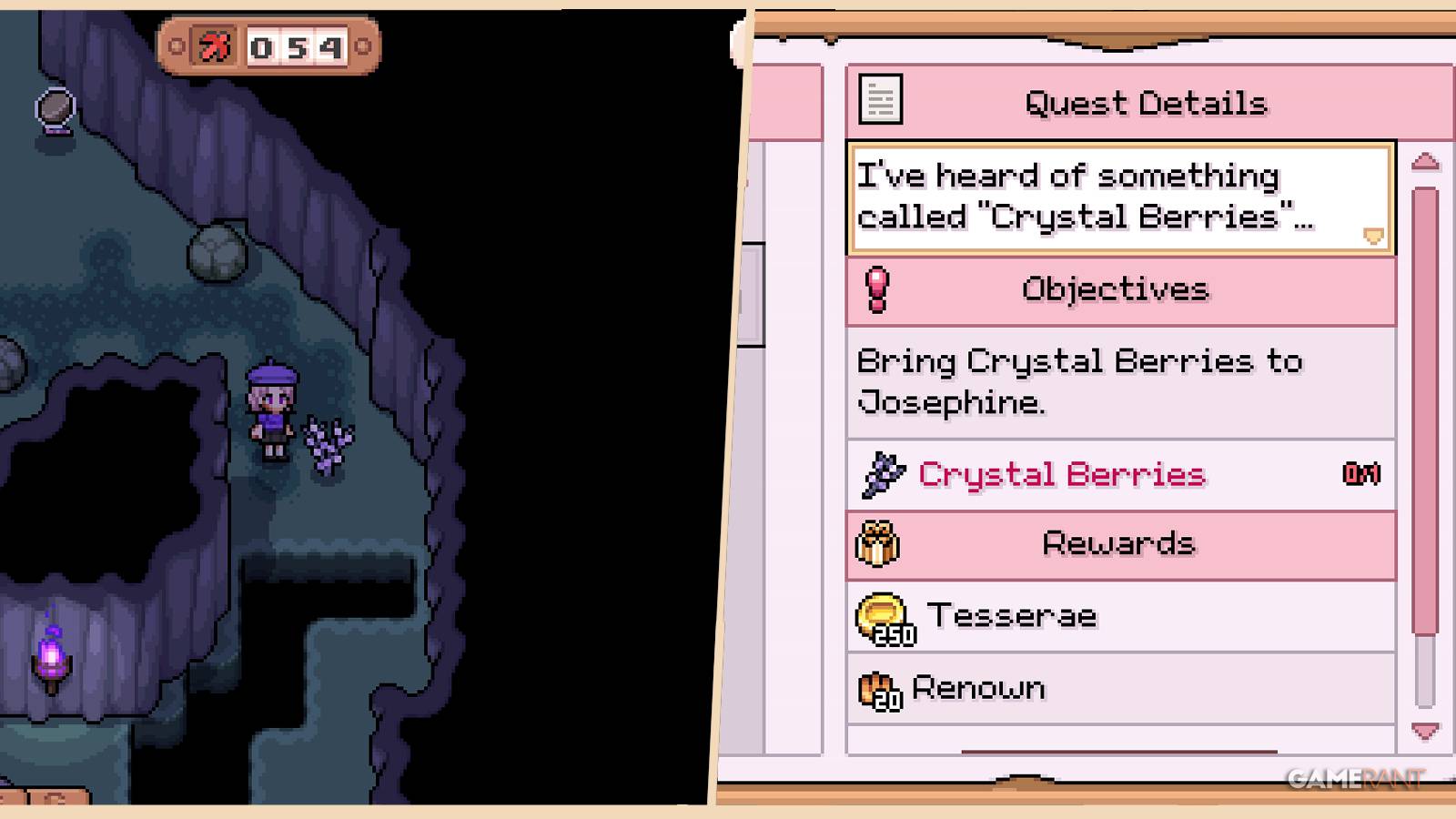Click the red bow icon beside the 054 counter
The width and height of the screenshot is (1456, 819).
tap(216, 47)
